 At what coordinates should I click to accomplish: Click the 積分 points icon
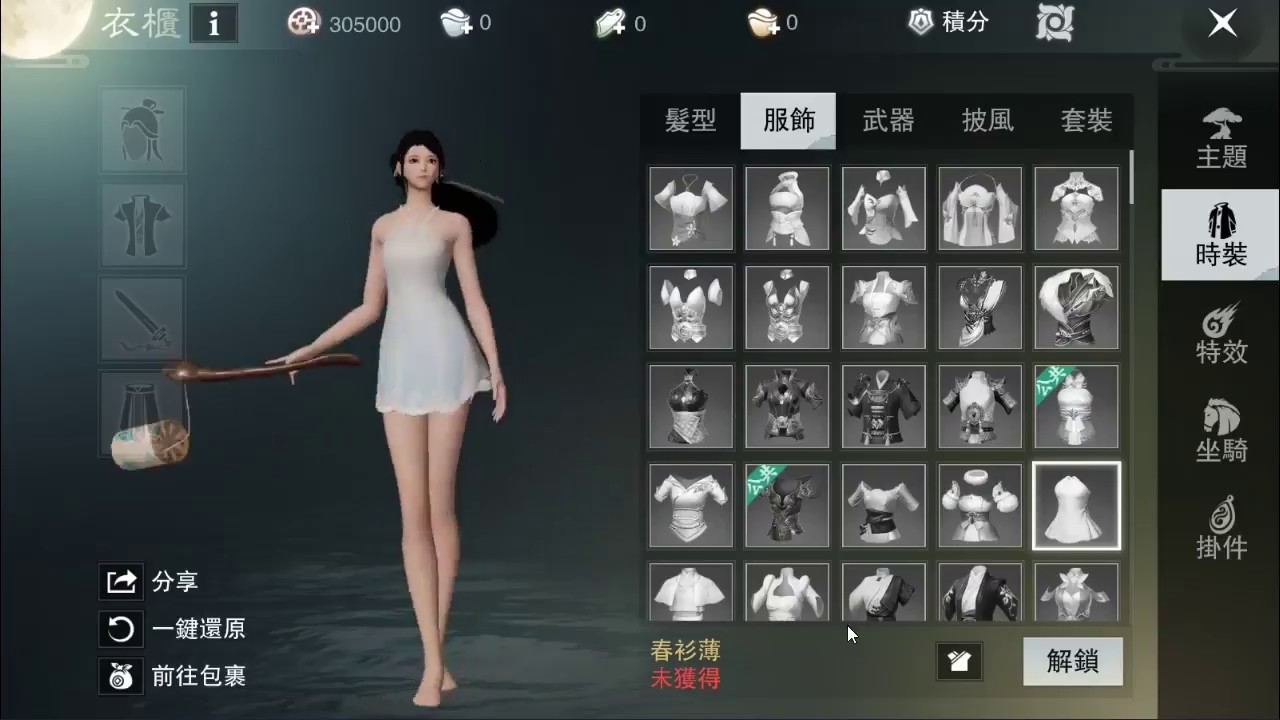click(919, 22)
